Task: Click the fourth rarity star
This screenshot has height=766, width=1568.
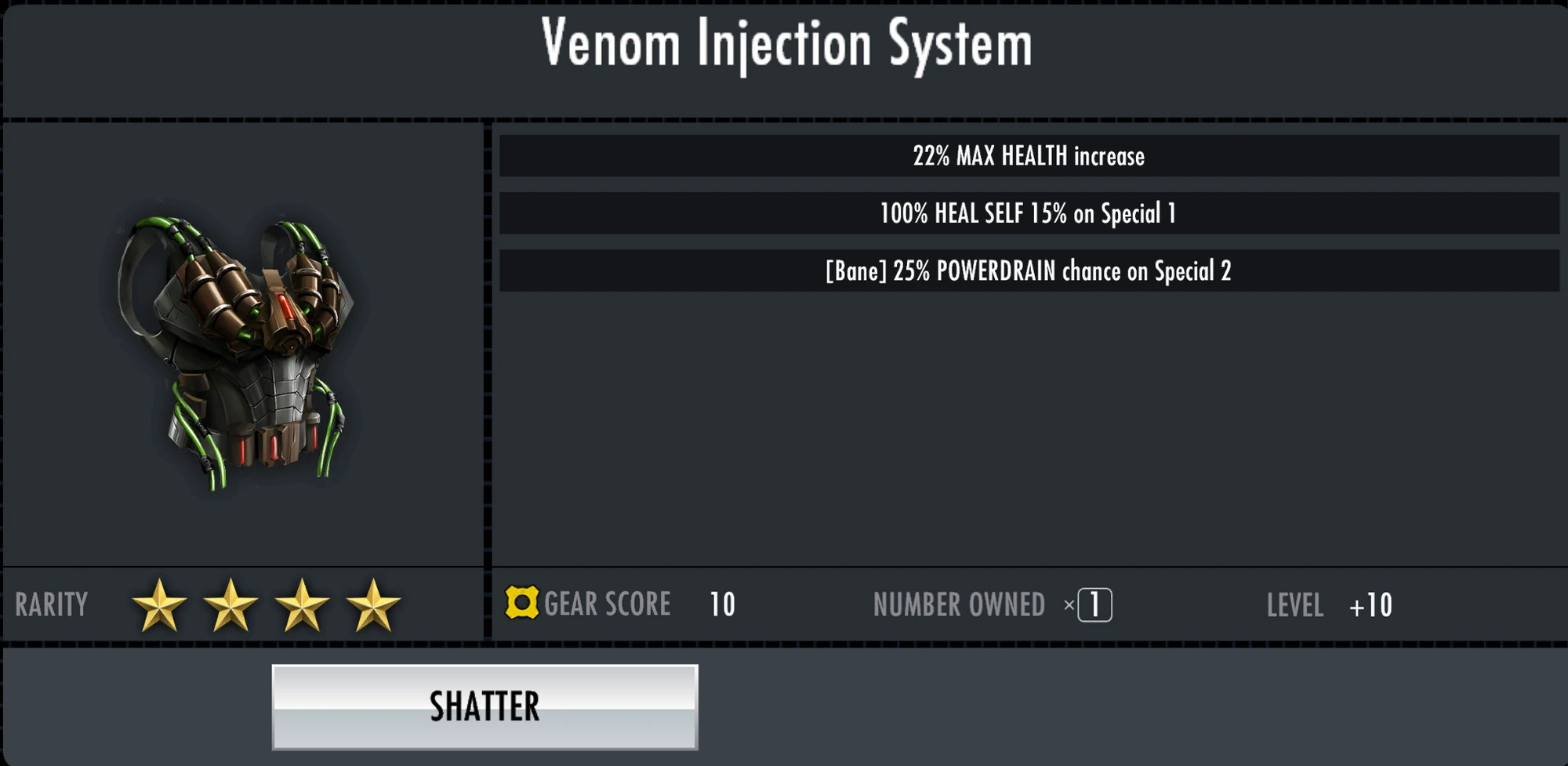Action: coord(368,604)
